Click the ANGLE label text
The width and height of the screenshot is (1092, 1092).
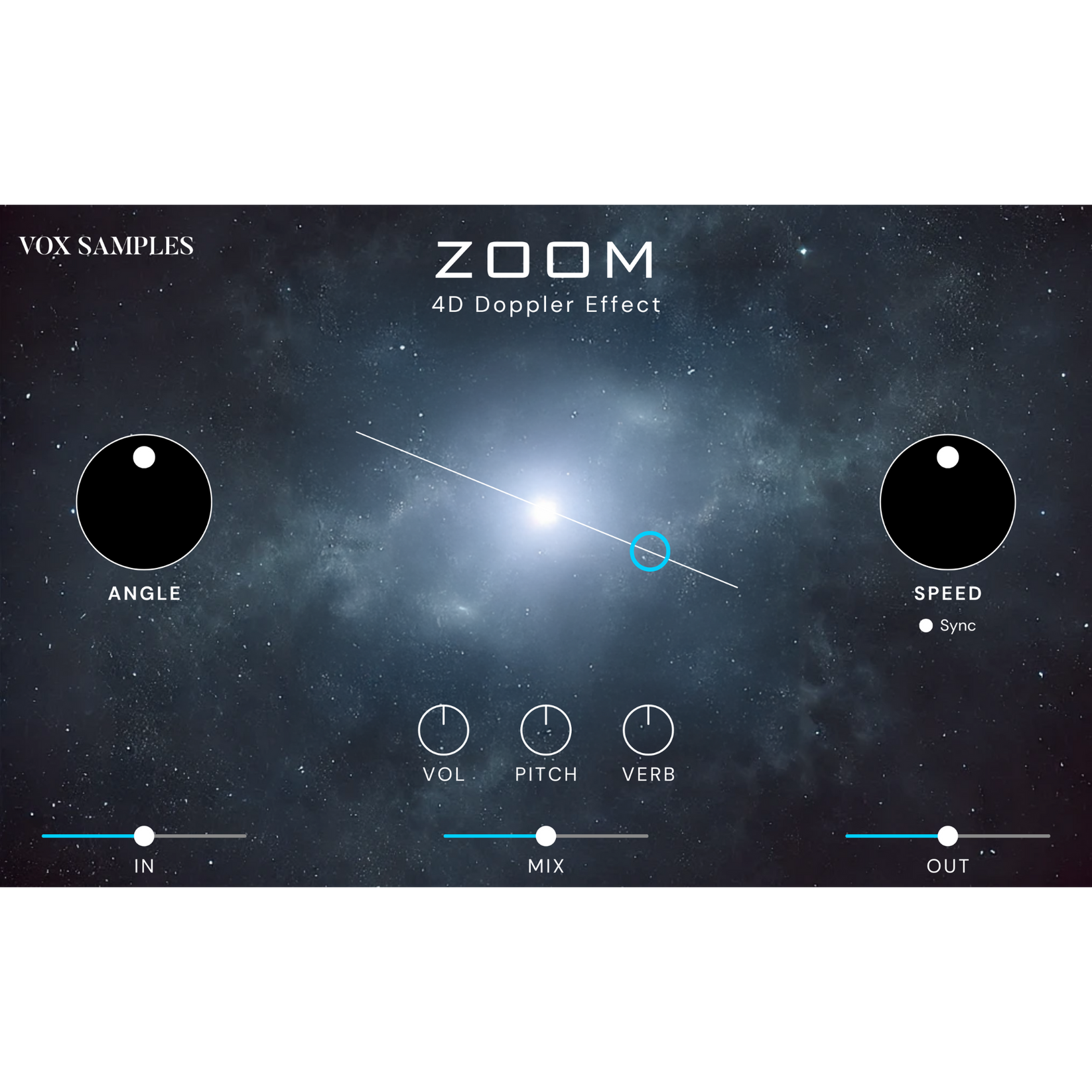[145, 594]
